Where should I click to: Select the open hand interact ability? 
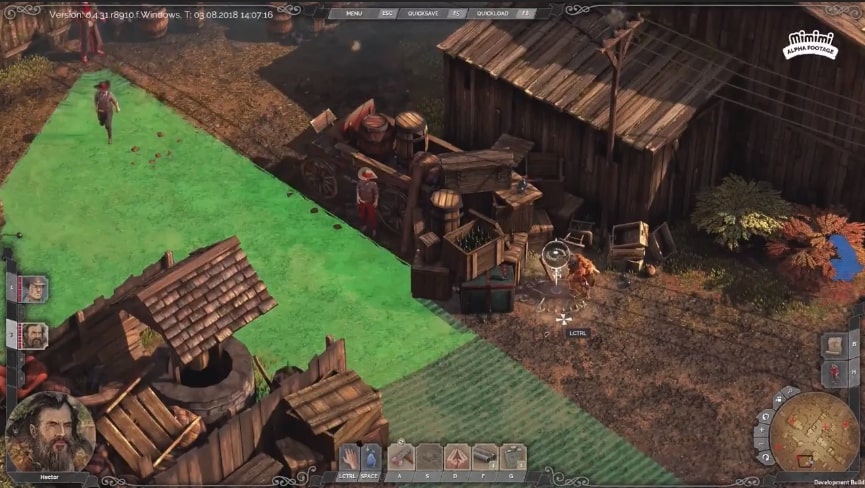(347, 457)
